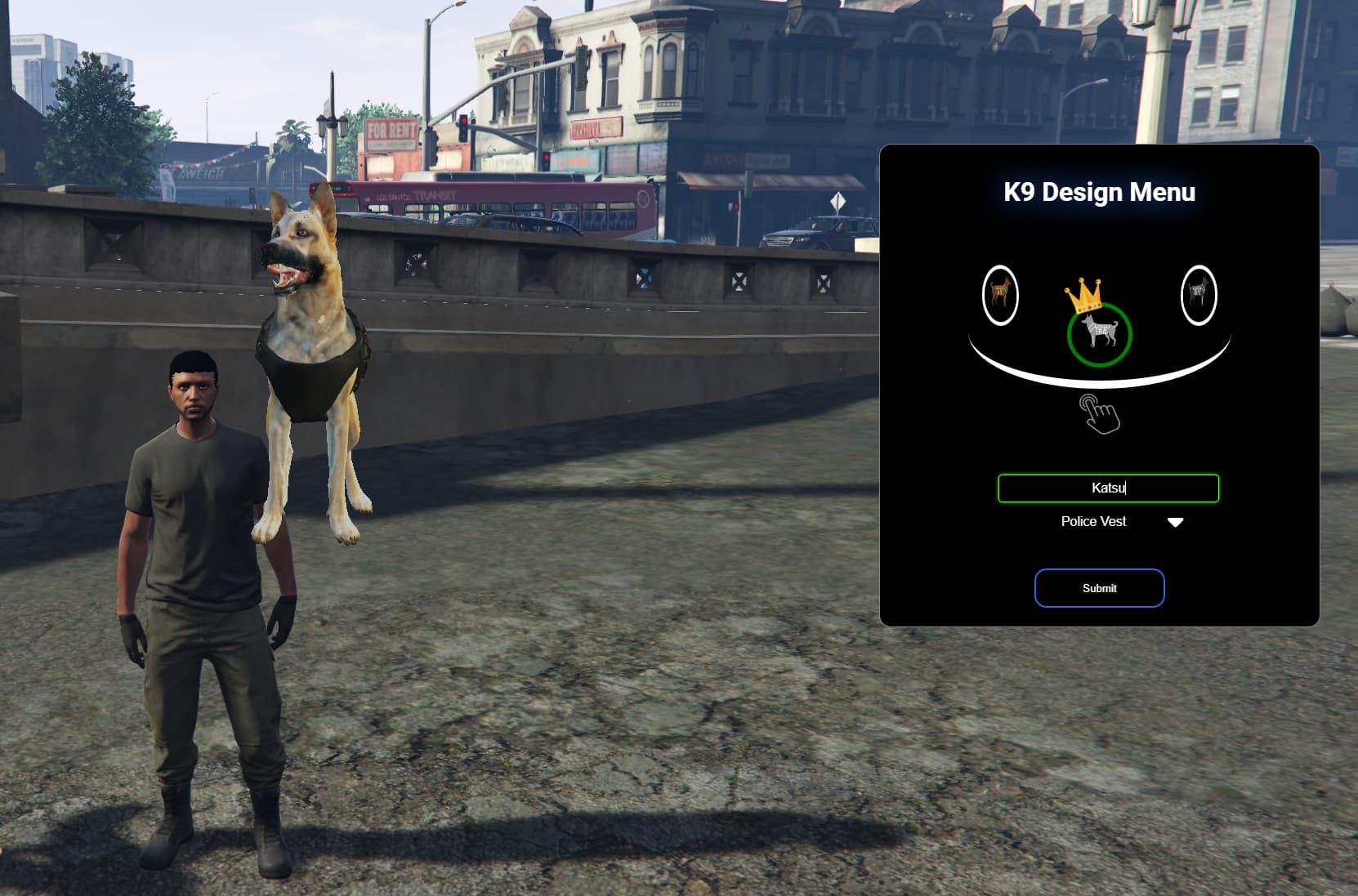Pick the dark gray dog option
Image resolution: width=1358 pixels, height=896 pixels.
click(1199, 295)
